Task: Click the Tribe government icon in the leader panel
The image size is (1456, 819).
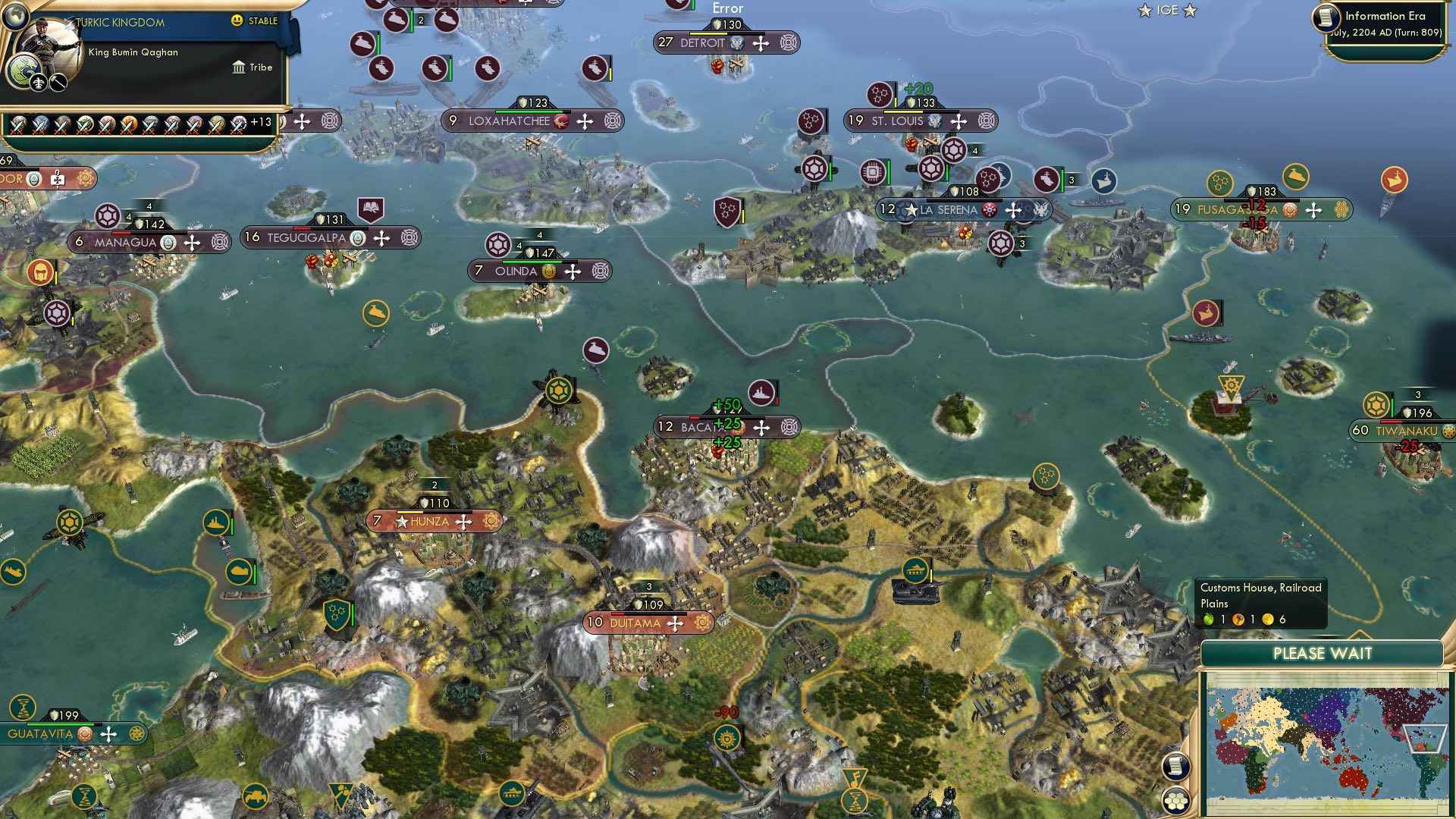Action: pyautogui.click(x=239, y=67)
